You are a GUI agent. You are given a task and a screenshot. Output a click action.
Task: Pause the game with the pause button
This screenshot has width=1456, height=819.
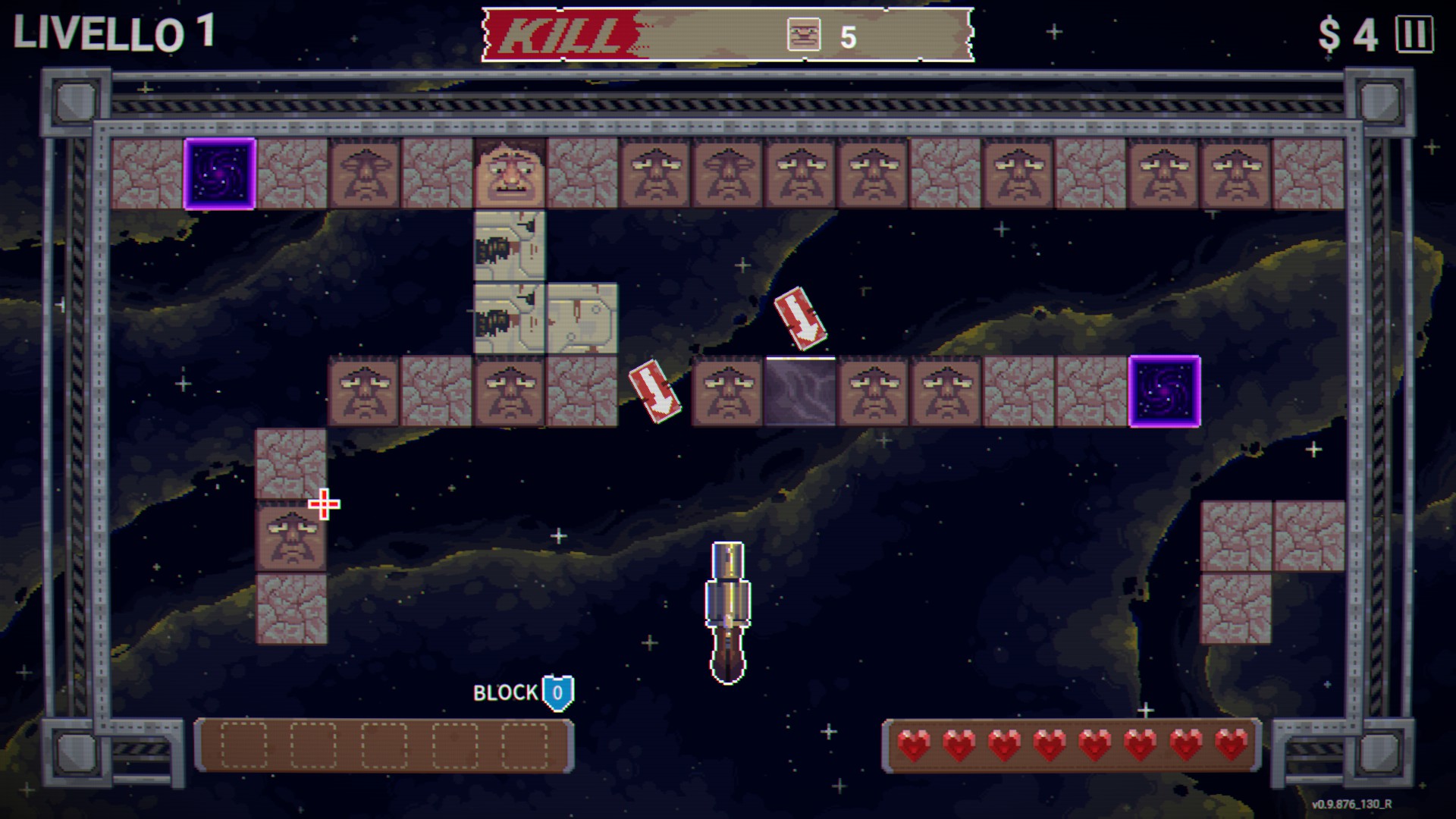[1414, 35]
